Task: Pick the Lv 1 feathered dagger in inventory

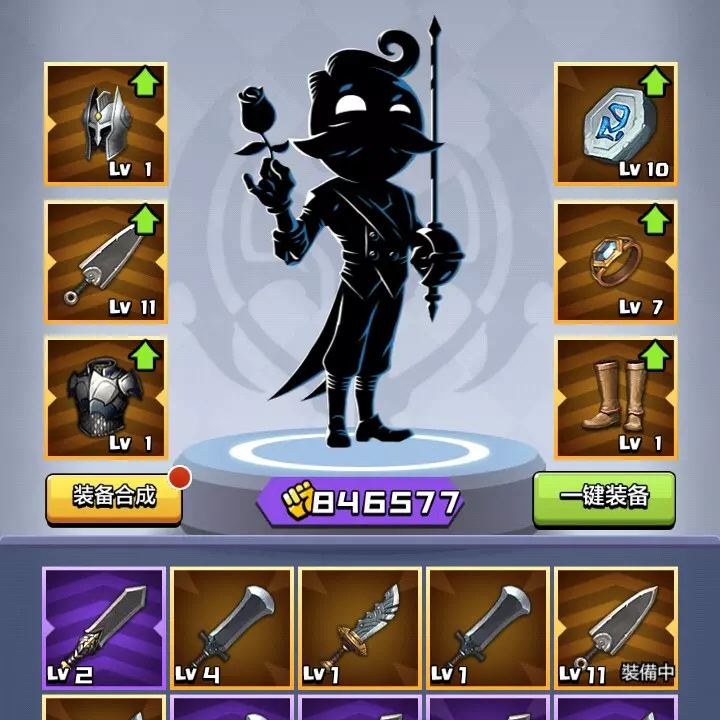Action: point(360,628)
